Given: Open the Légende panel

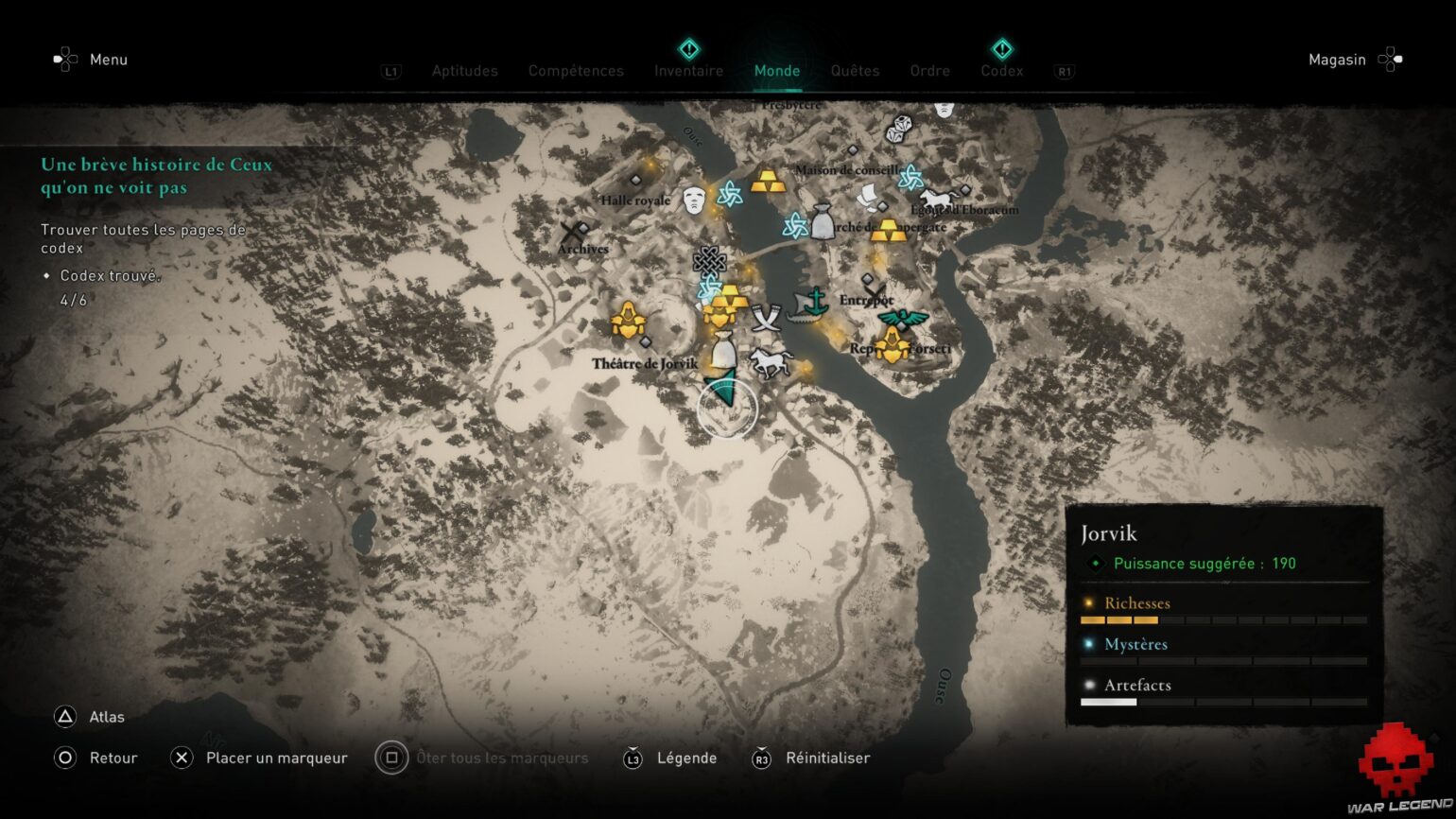Looking at the screenshot, I should (x=686, y=758).
